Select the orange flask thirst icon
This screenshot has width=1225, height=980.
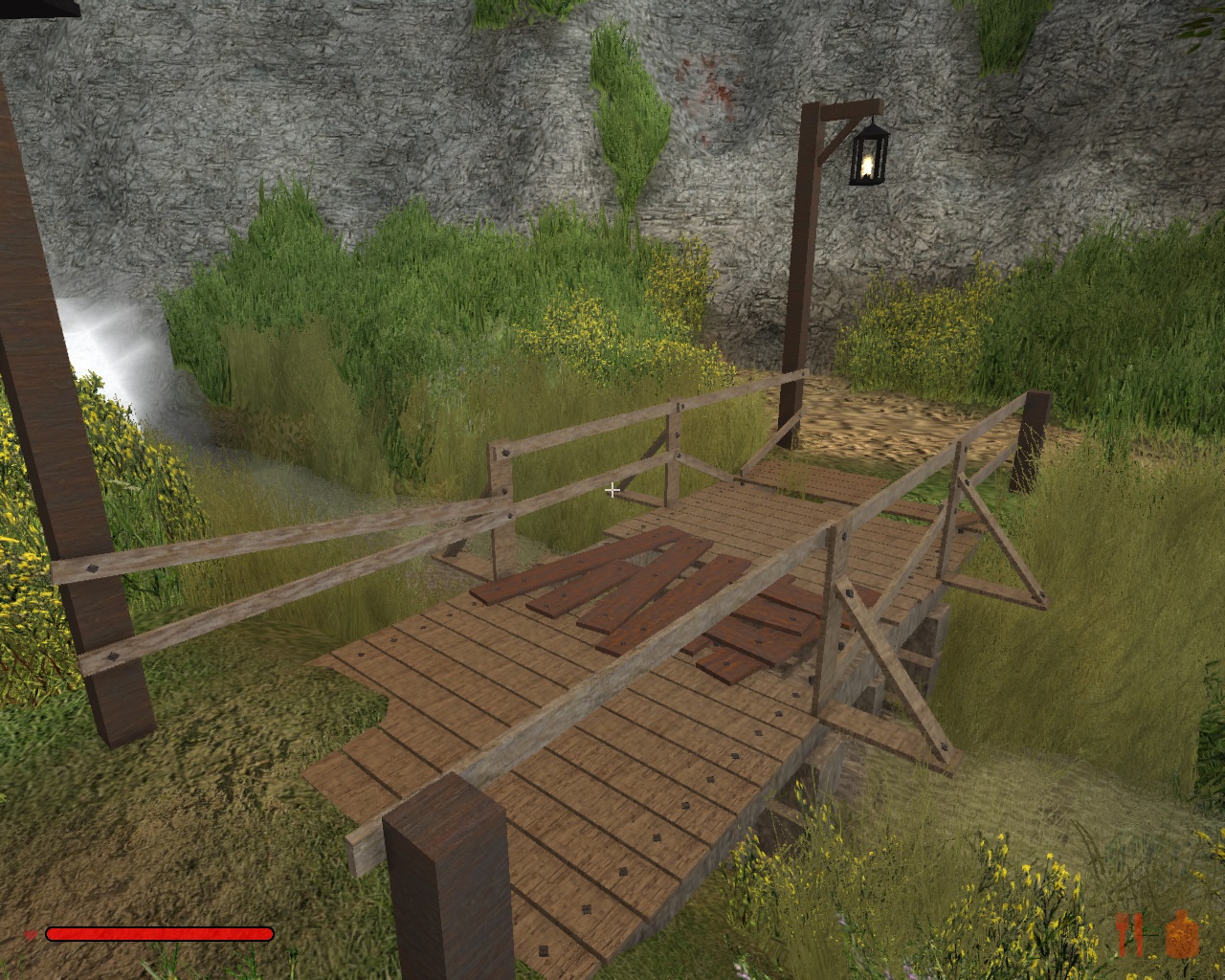point(1181,934)
